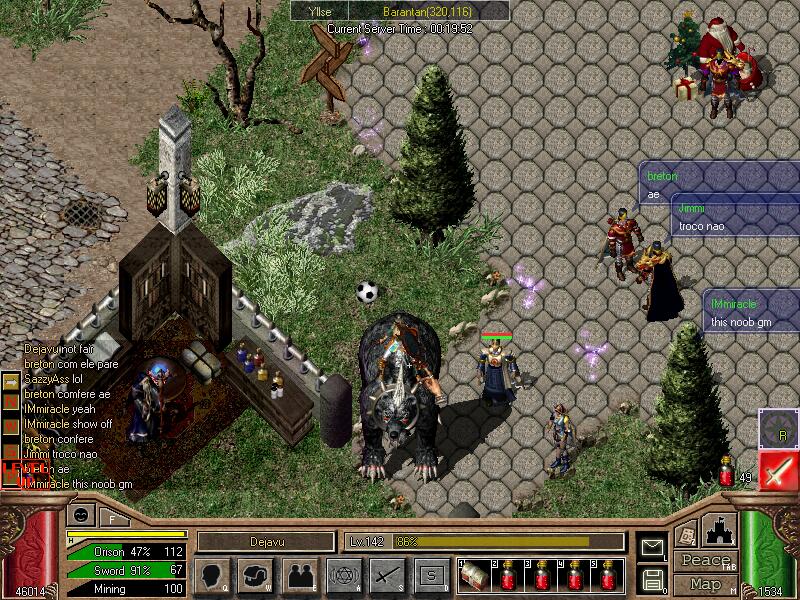This screenshot has height=600, width=800.
Task: Use the red potion in slot 5
Action: (606, 575)
